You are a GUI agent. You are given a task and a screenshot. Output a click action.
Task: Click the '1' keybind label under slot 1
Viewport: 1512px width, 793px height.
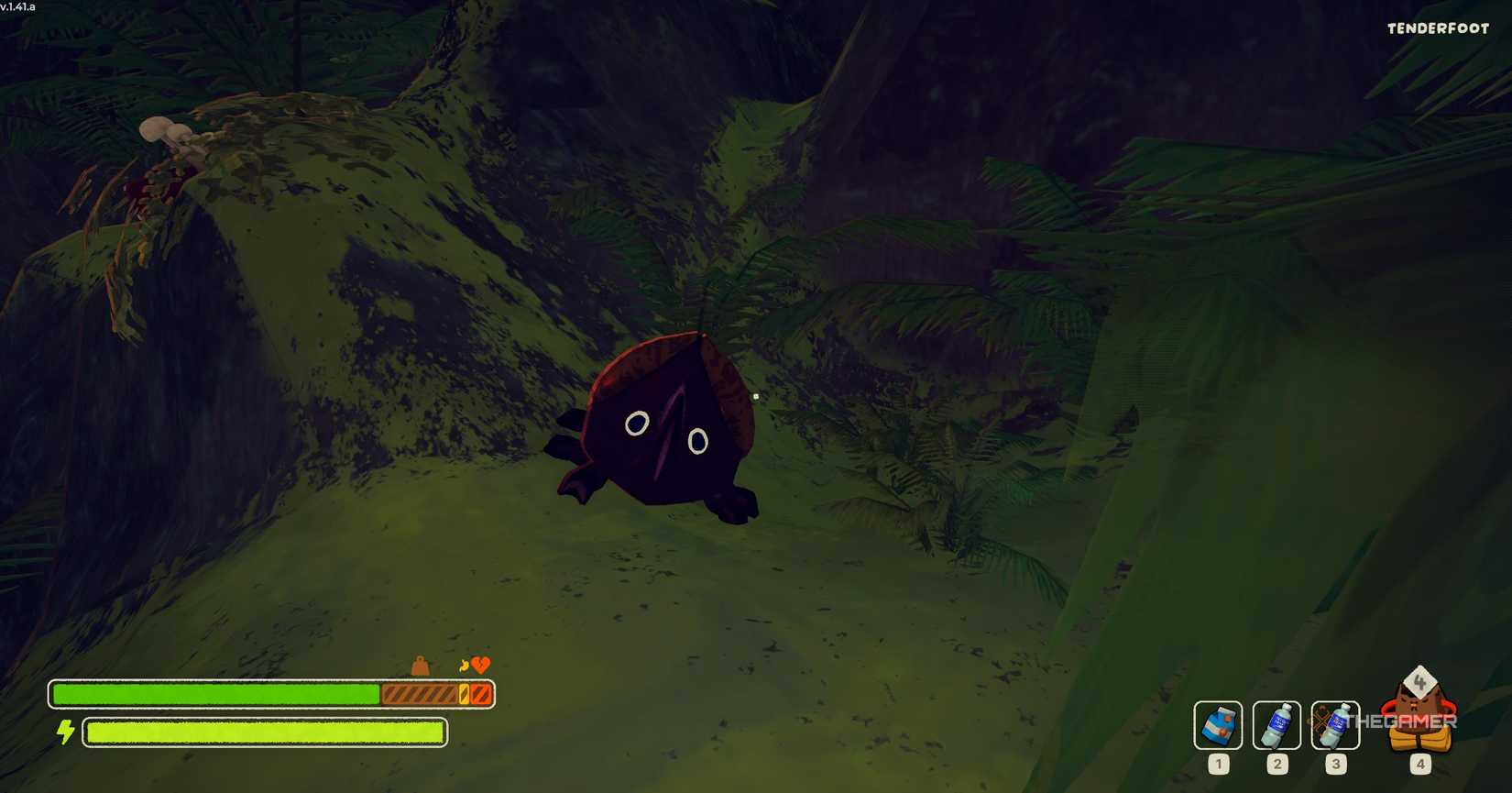[1219, 764]
